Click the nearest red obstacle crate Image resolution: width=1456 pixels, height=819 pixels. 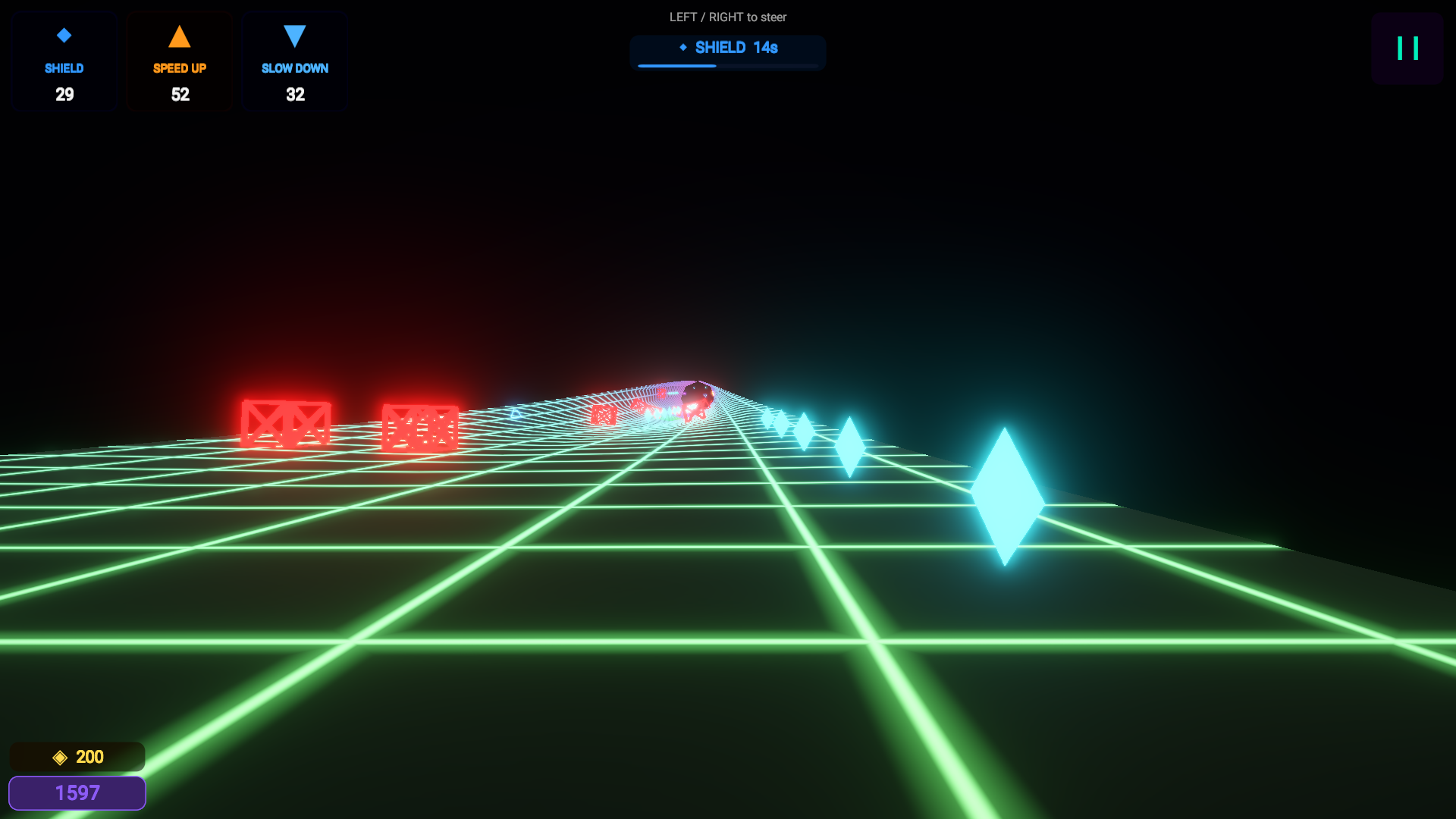pos(287,422)
